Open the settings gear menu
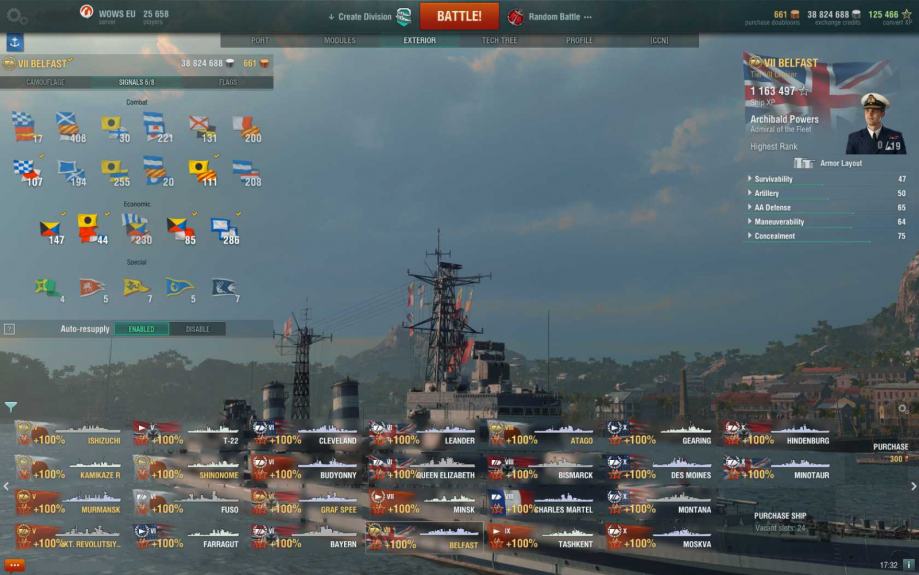This screenshot has height=575, width=919. [x=17, y=16]
